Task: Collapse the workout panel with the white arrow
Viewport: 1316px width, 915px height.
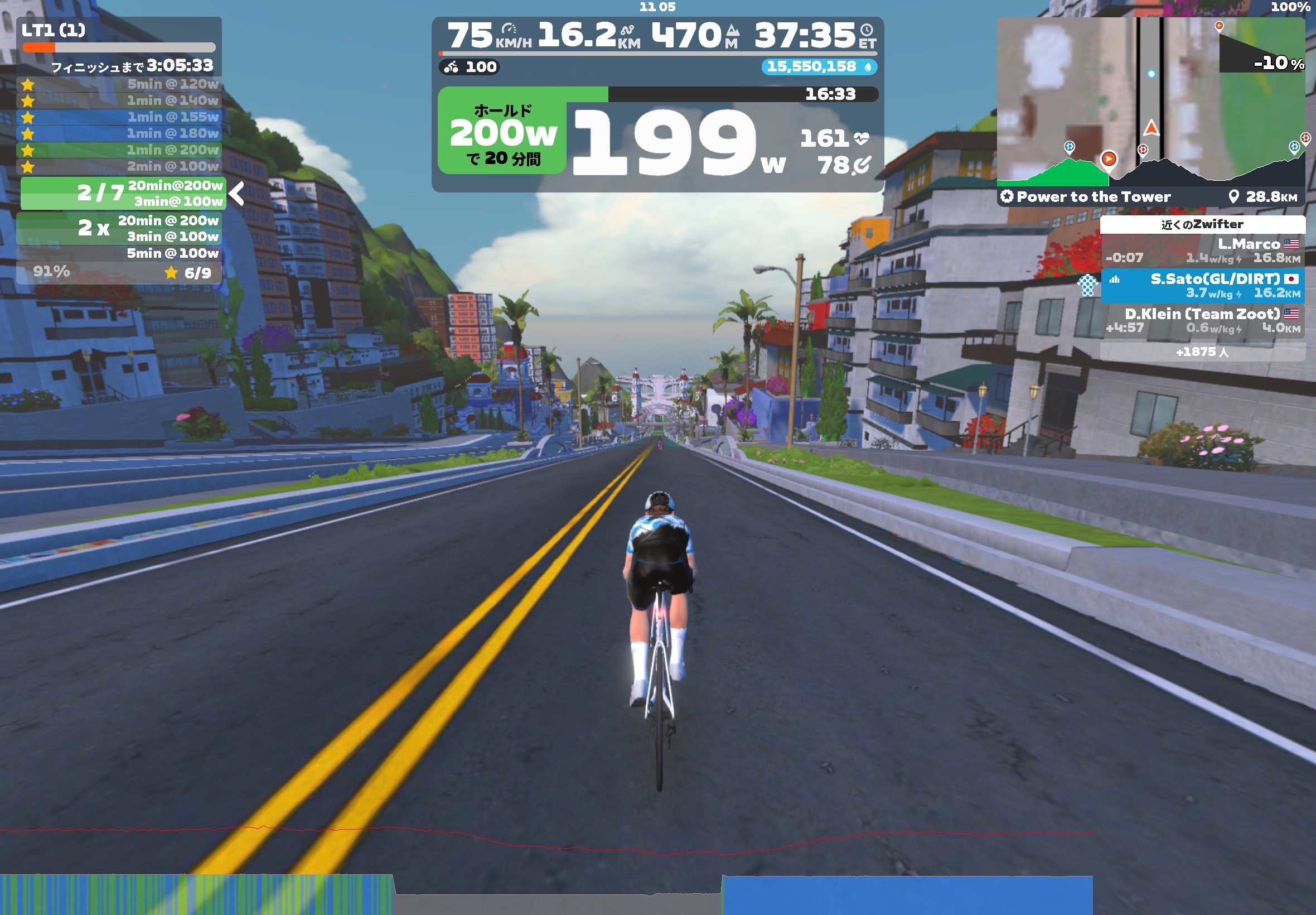Action: 236,194
